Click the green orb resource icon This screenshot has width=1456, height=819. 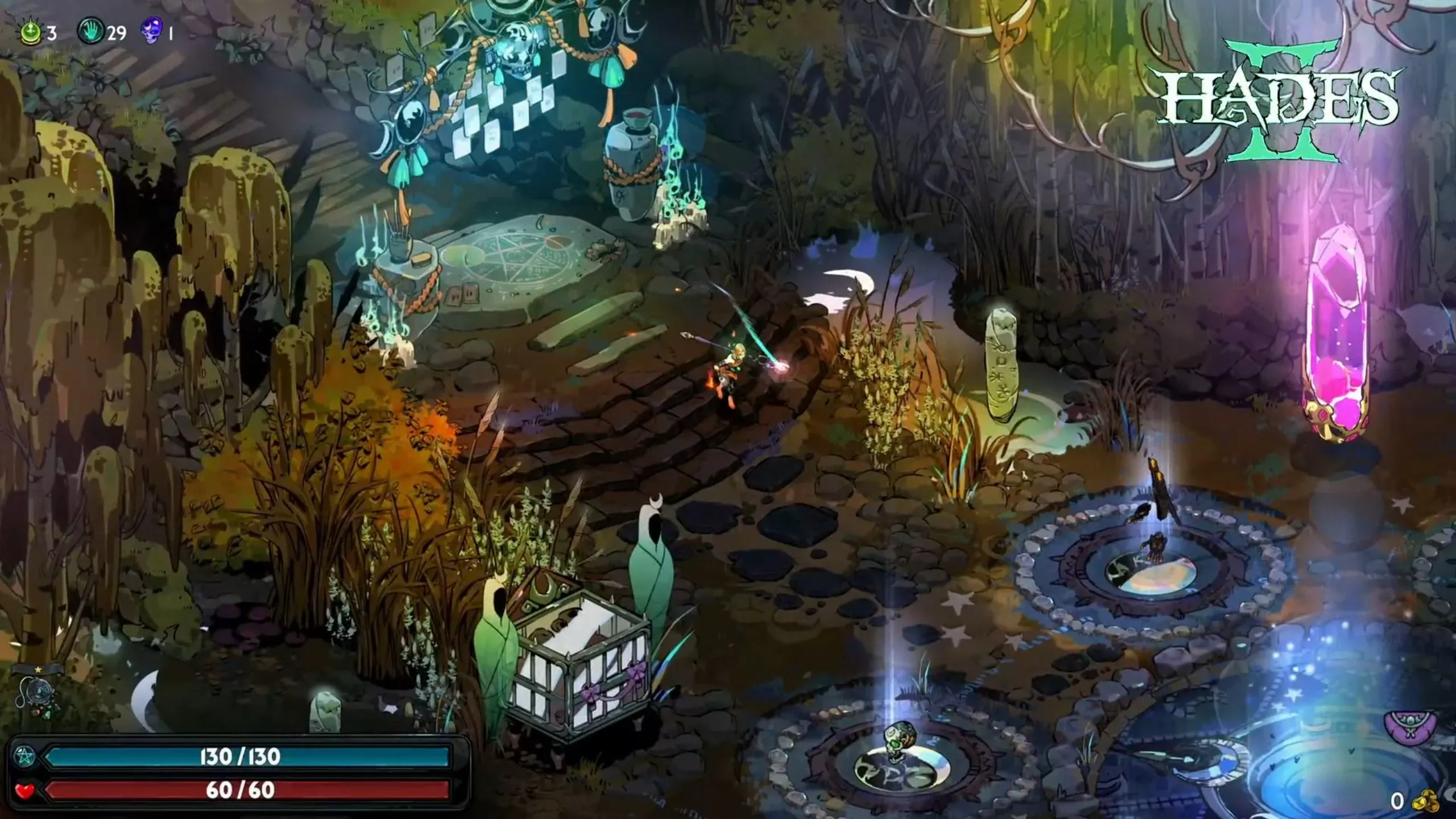[x=30, y=32]
